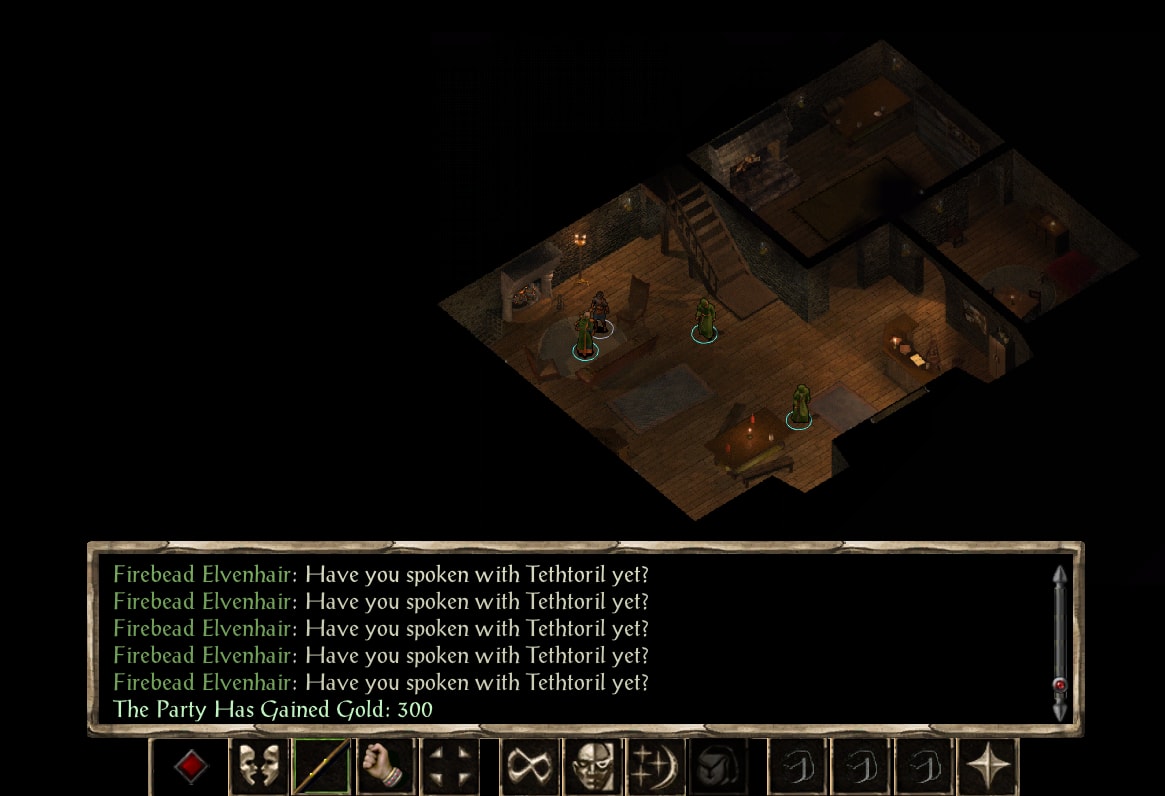Click the infinity symbol button
This screenshot has width=1165, height=796.
(530, 767)
